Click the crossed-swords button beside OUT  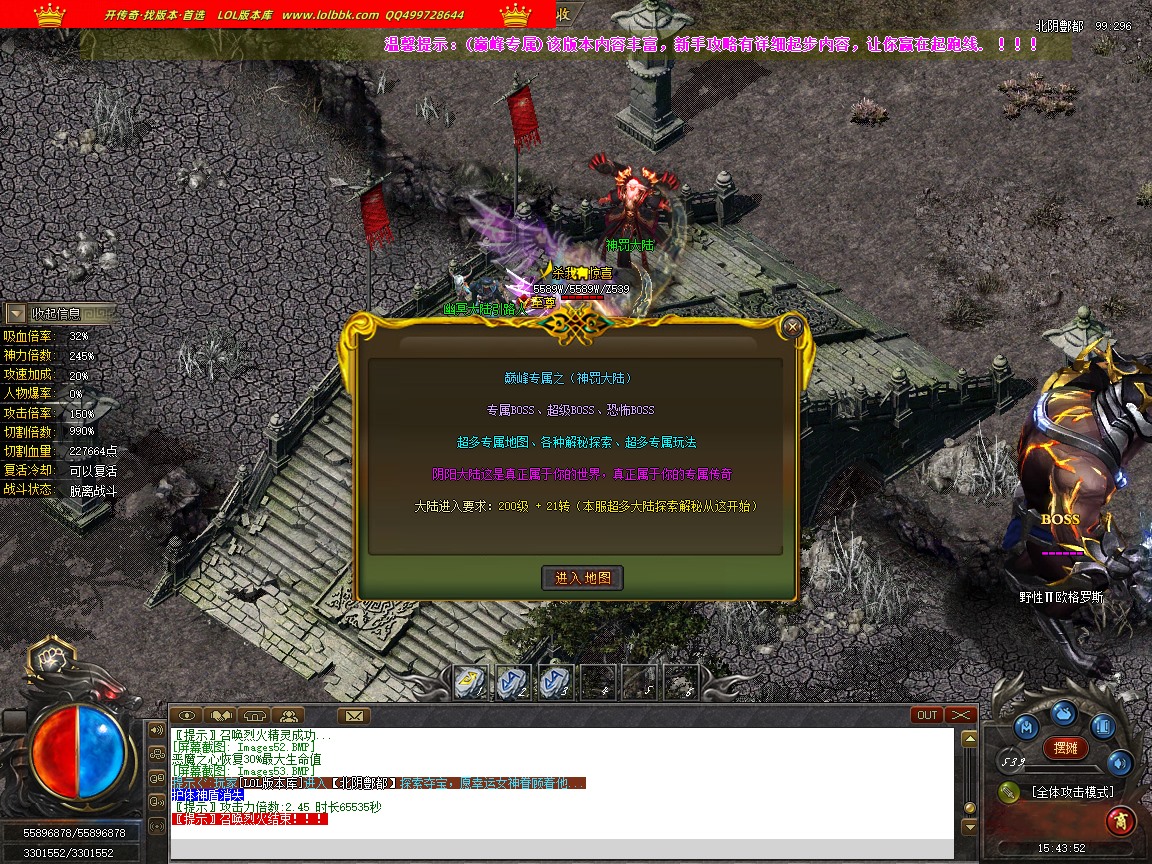(961, 715)
